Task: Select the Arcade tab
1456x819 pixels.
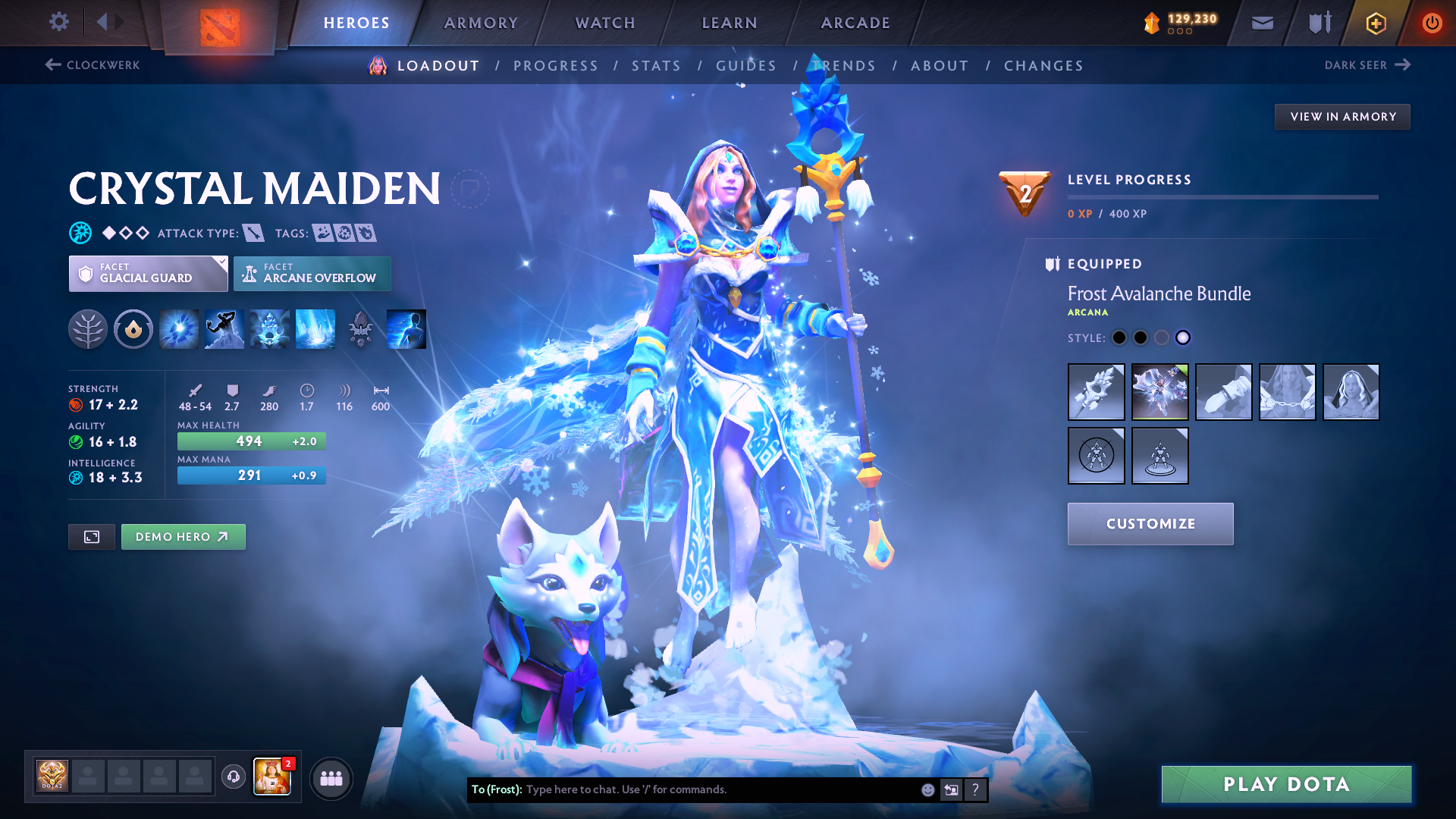Action: coord(855,23)
